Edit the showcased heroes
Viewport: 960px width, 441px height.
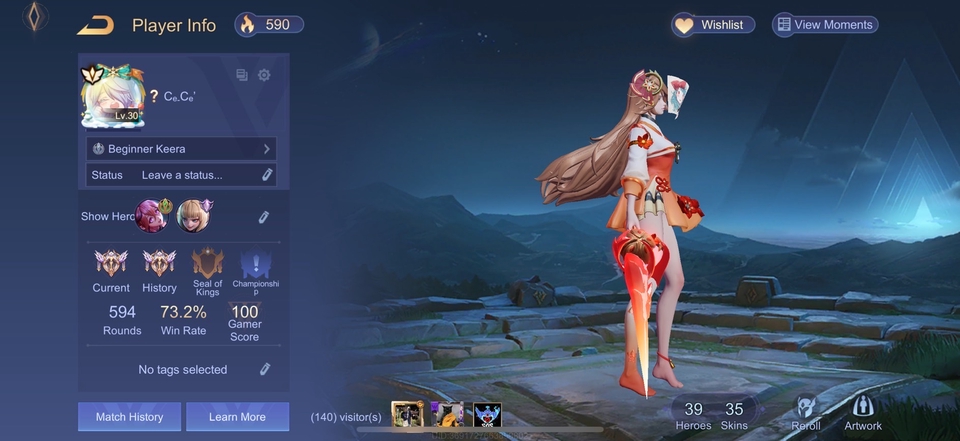coord(264,216)
